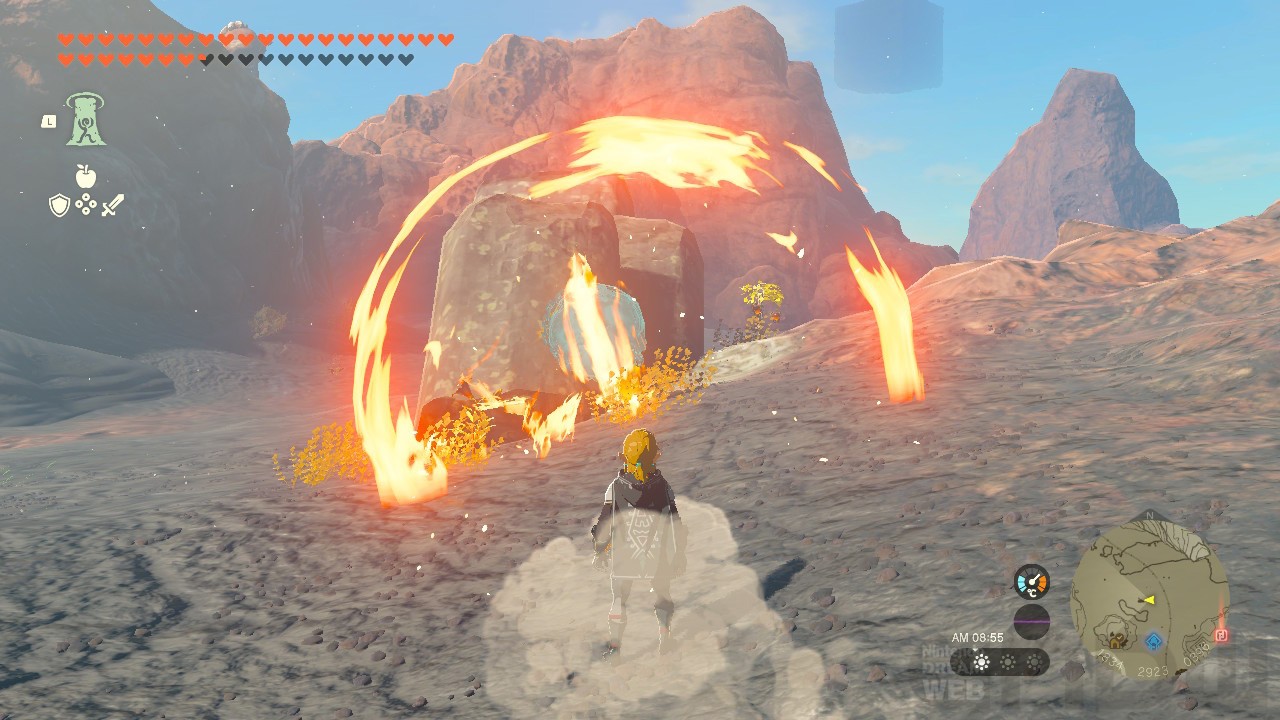Select the shield quick-swap icon
This screenshot has height=720, width=1280.
click(59, 206)
